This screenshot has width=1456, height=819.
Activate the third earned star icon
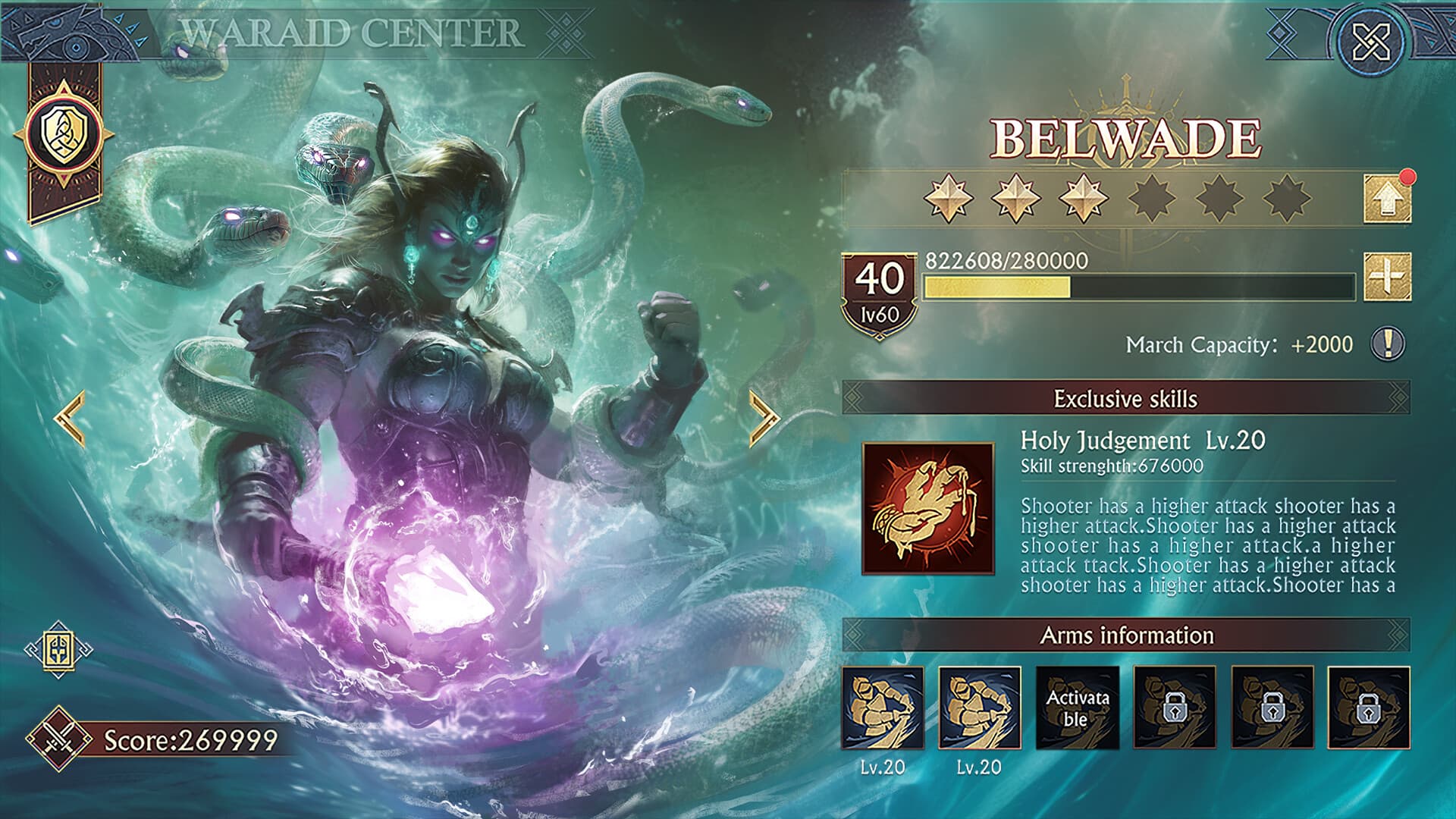1082,198
